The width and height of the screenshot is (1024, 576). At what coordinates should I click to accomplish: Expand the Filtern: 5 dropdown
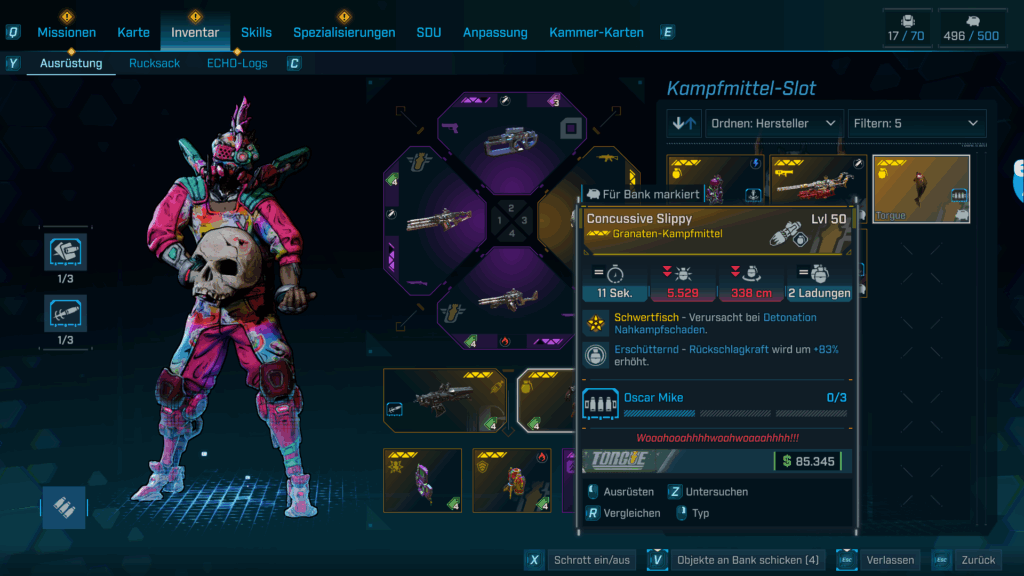coord(916,123)
